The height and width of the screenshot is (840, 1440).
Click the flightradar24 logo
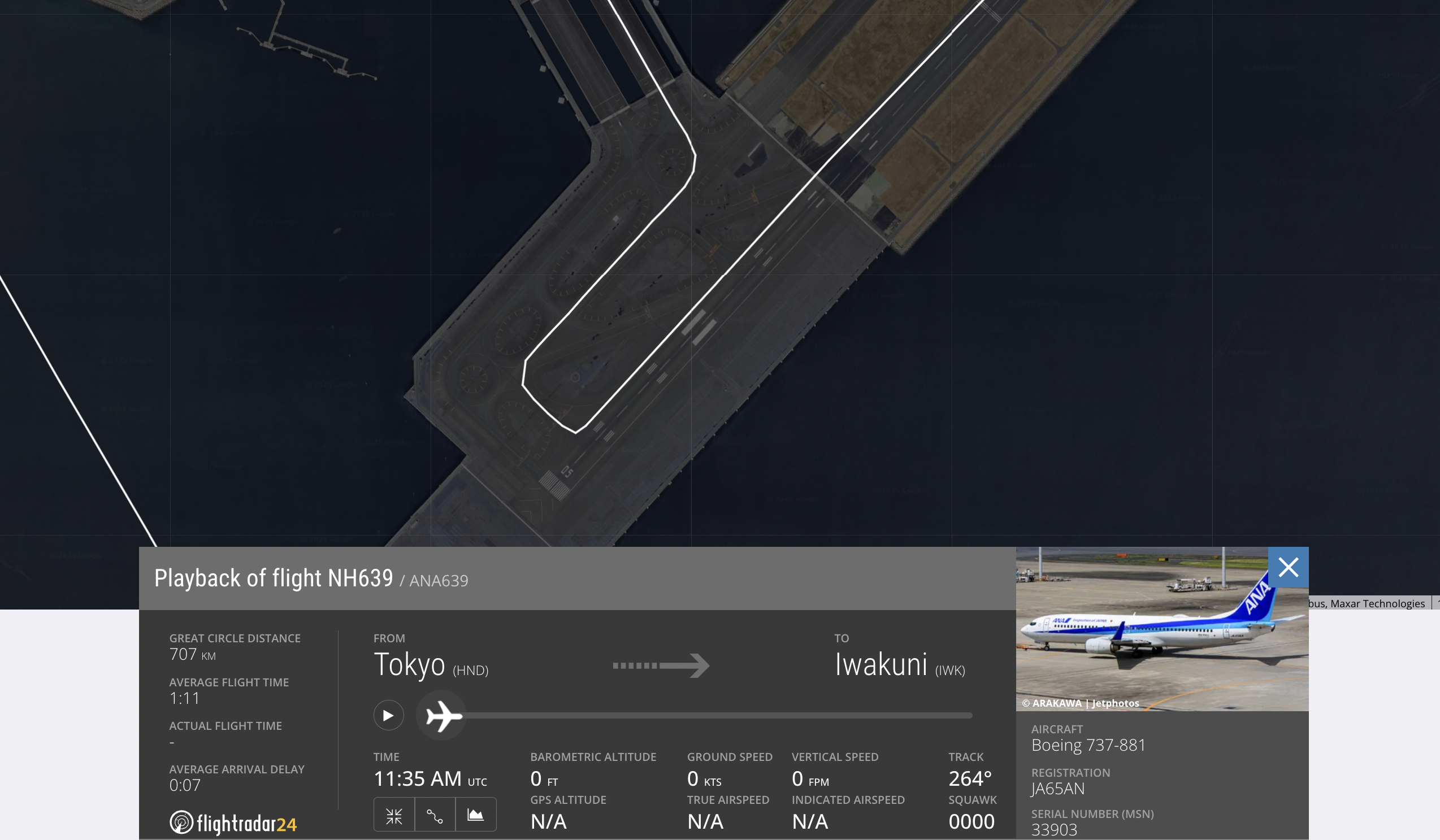tap(233, 823)
